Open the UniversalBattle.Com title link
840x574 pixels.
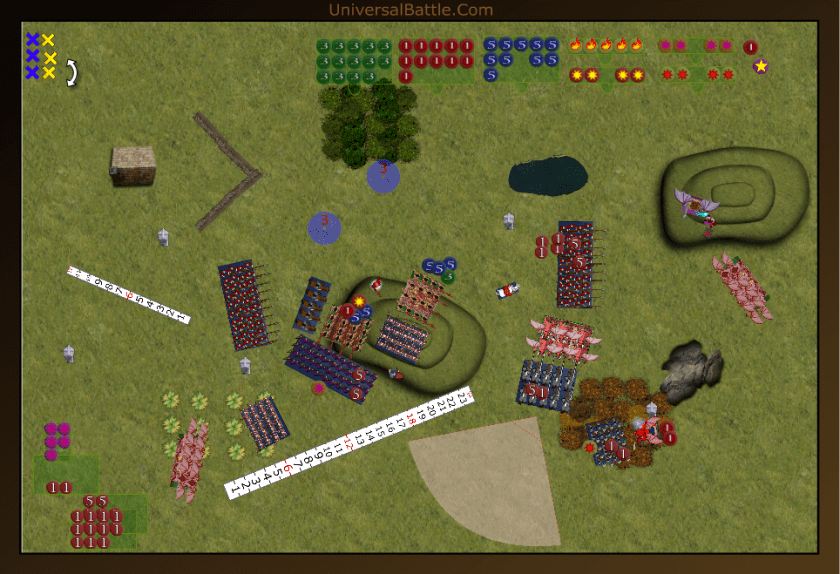point(410,10)
